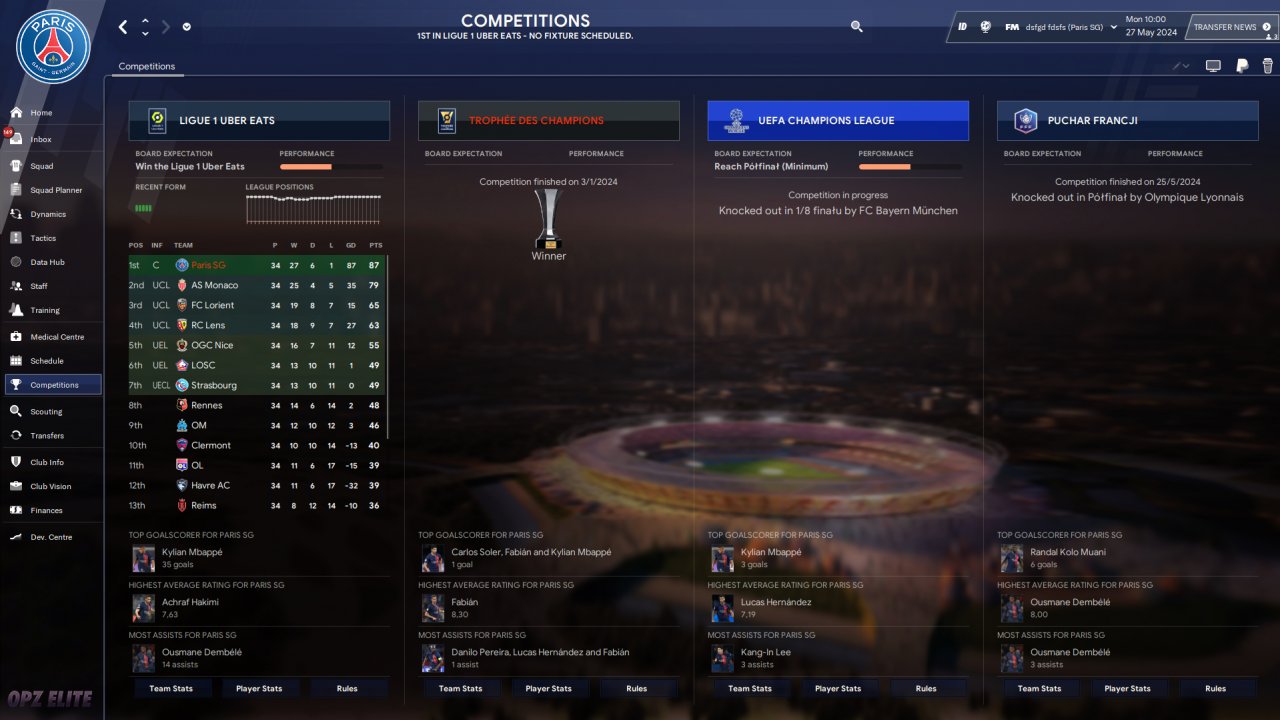
Task: Switch to the Competitions tab
Action: [x=146, y=67]
